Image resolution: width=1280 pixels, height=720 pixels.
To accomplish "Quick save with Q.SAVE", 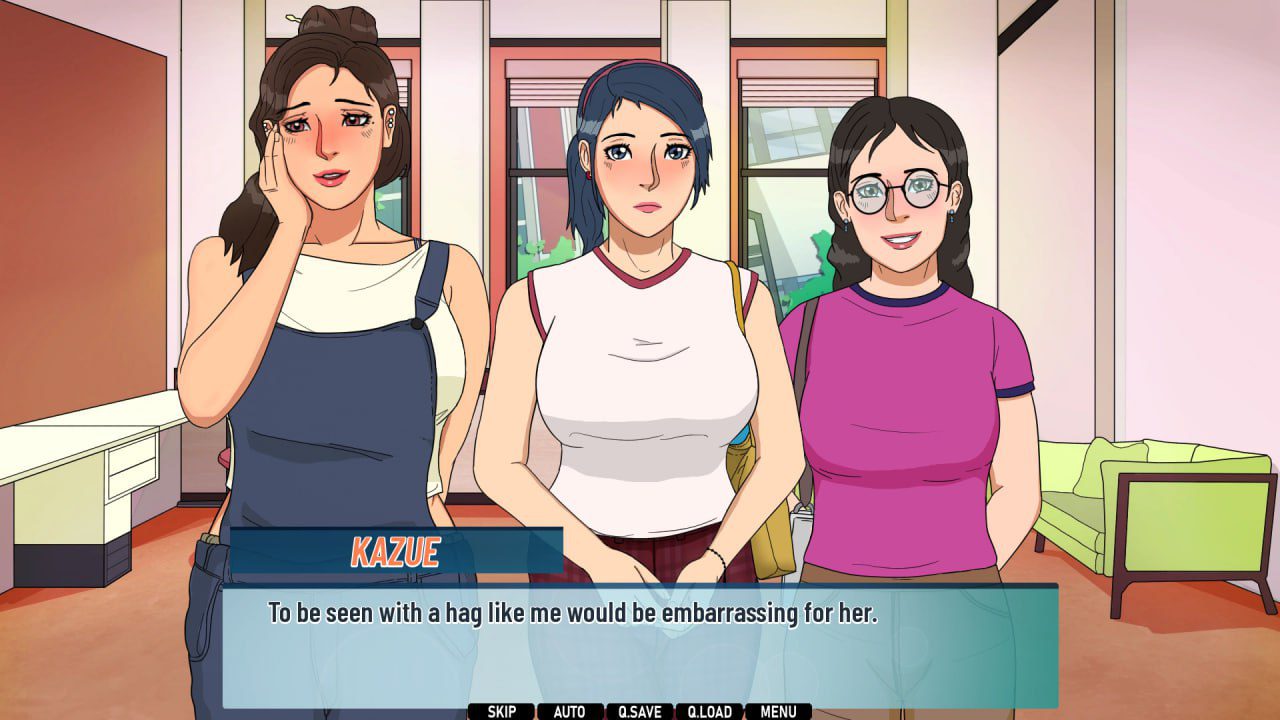I will tap(639, 712).
